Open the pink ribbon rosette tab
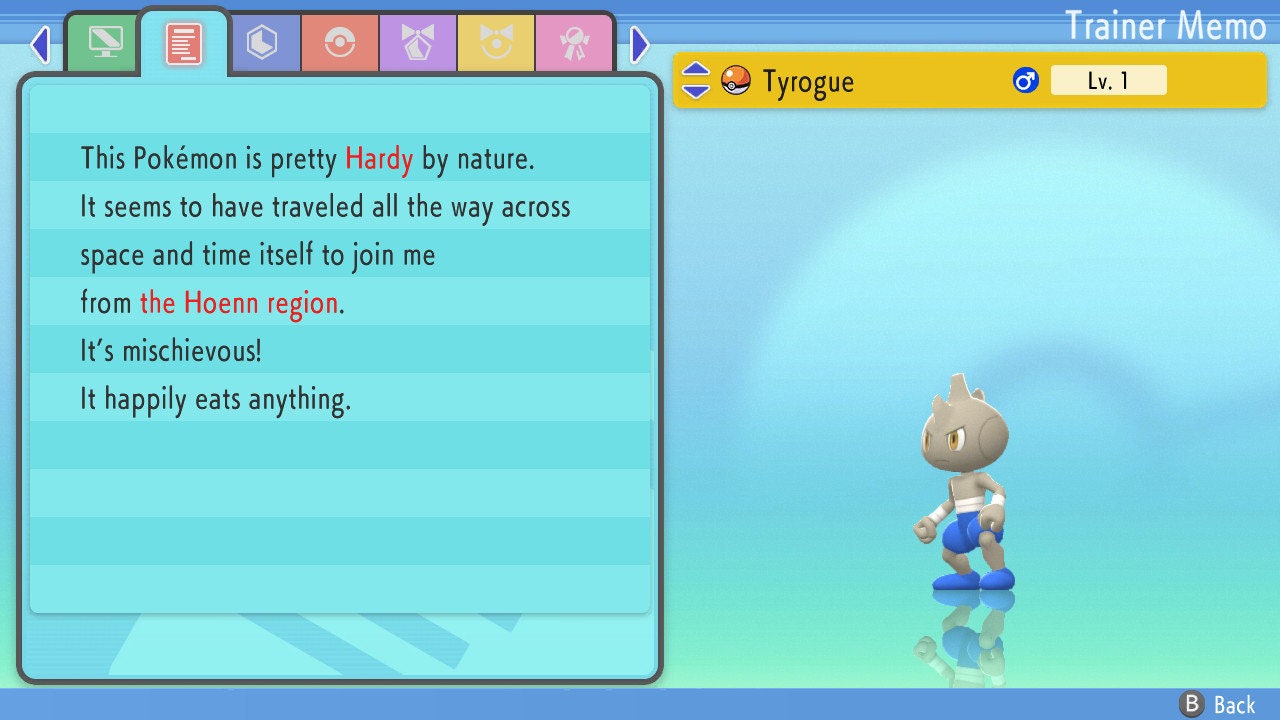Image resolution: width=1280 pixels, height=720 pixels. click(x=573, y=43)
